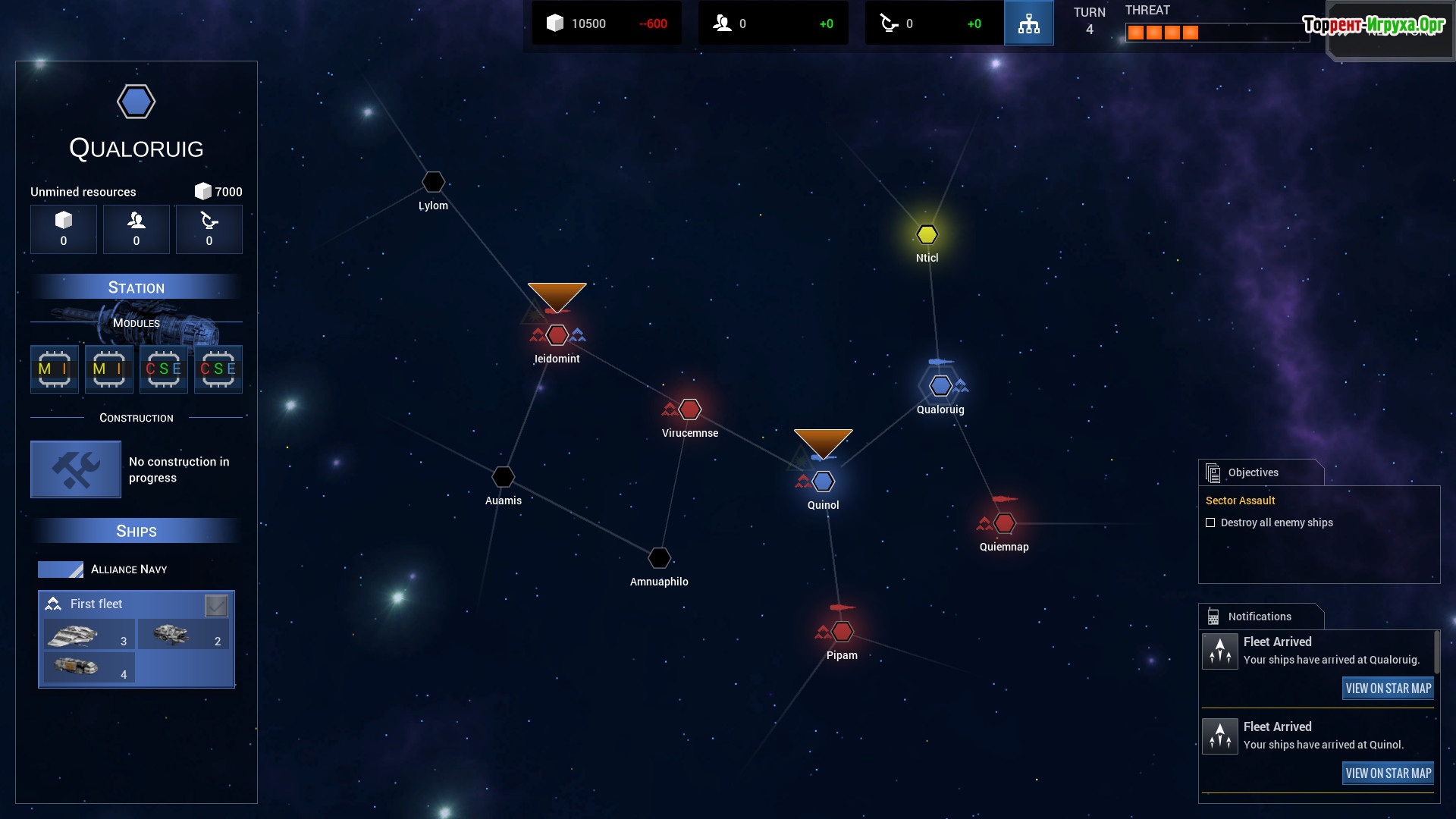View Qualoruig fleet arrival on star map
The image size is (1456, 819).
pyautogui.click(x=1388, y=689)
